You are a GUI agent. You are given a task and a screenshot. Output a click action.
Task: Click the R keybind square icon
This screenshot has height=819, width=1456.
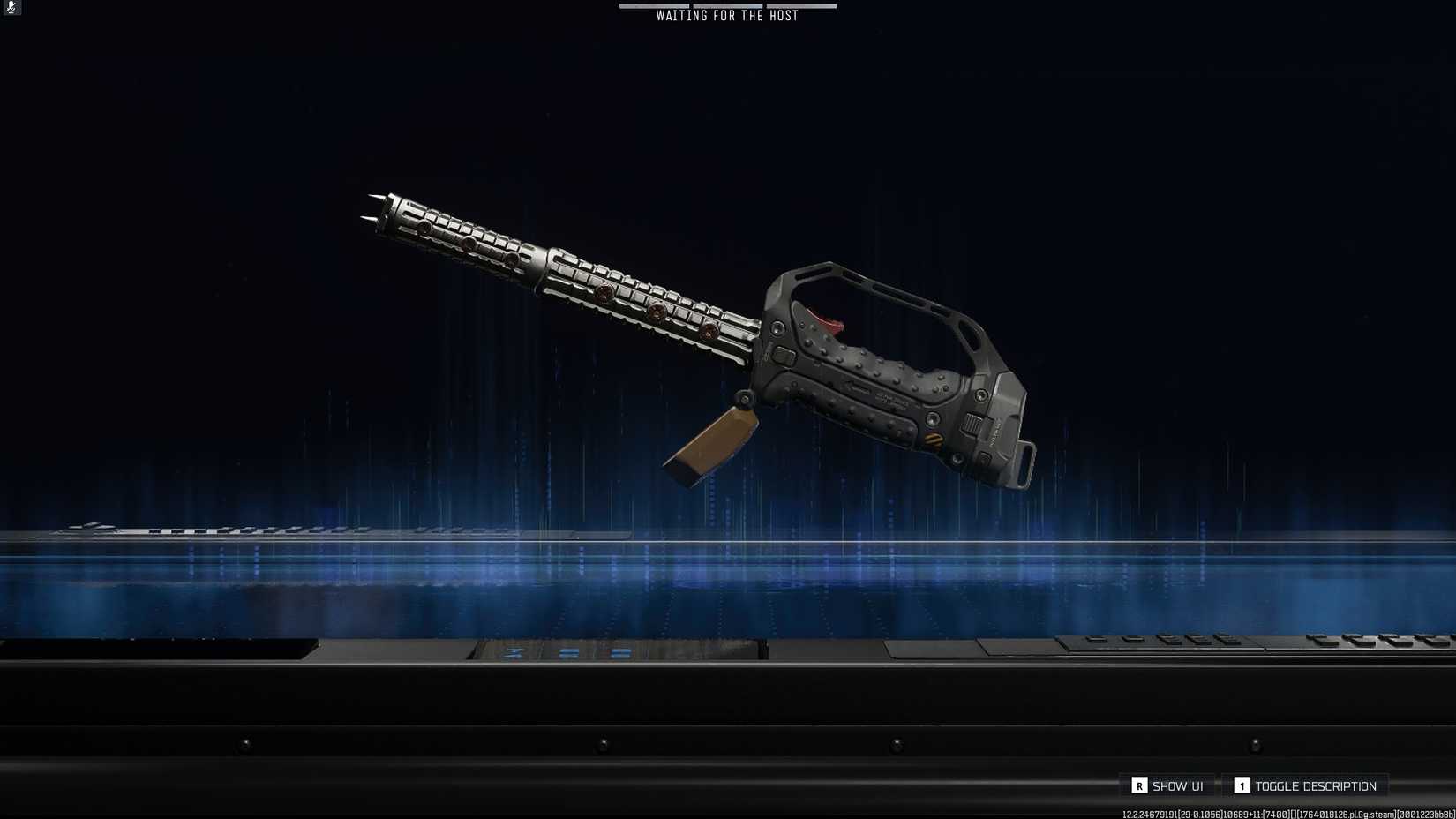coord(1140,785)
